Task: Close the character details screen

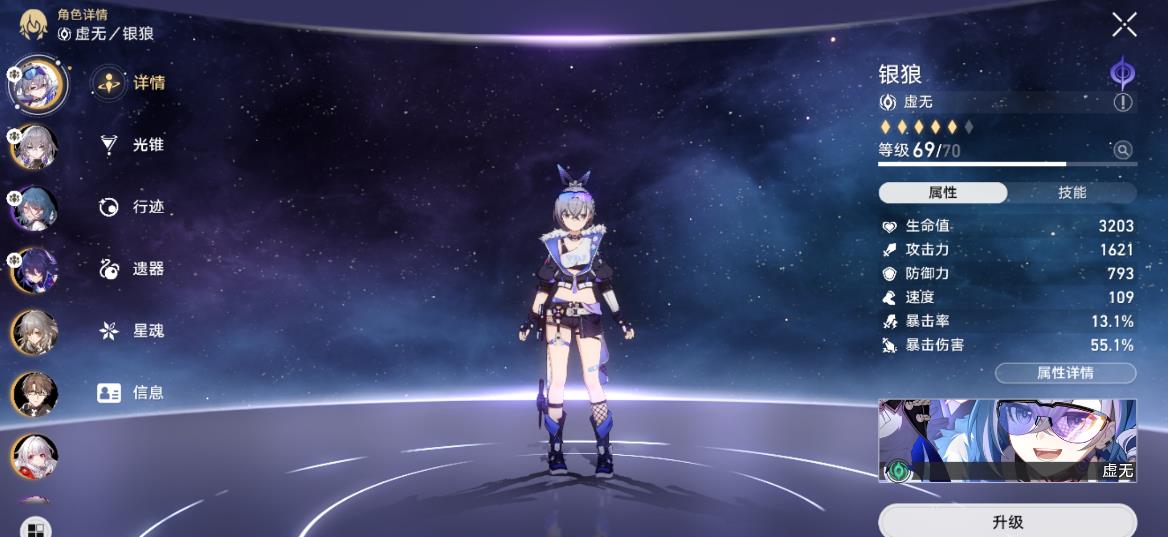Action: click(x=1124, y=25)
